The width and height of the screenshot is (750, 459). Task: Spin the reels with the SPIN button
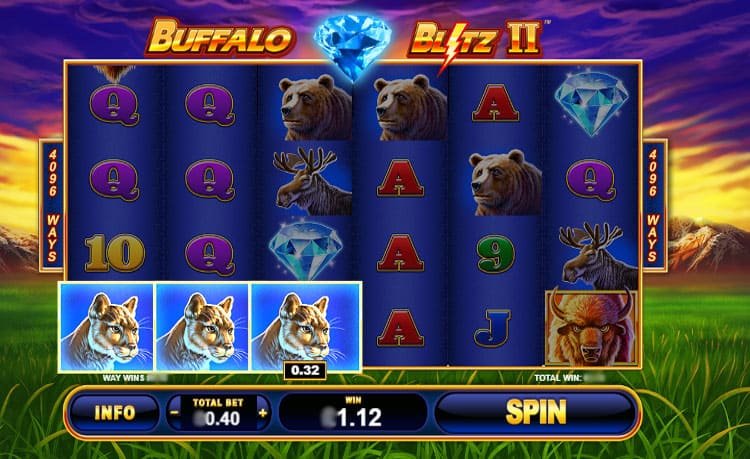click(x=535, y=411)
